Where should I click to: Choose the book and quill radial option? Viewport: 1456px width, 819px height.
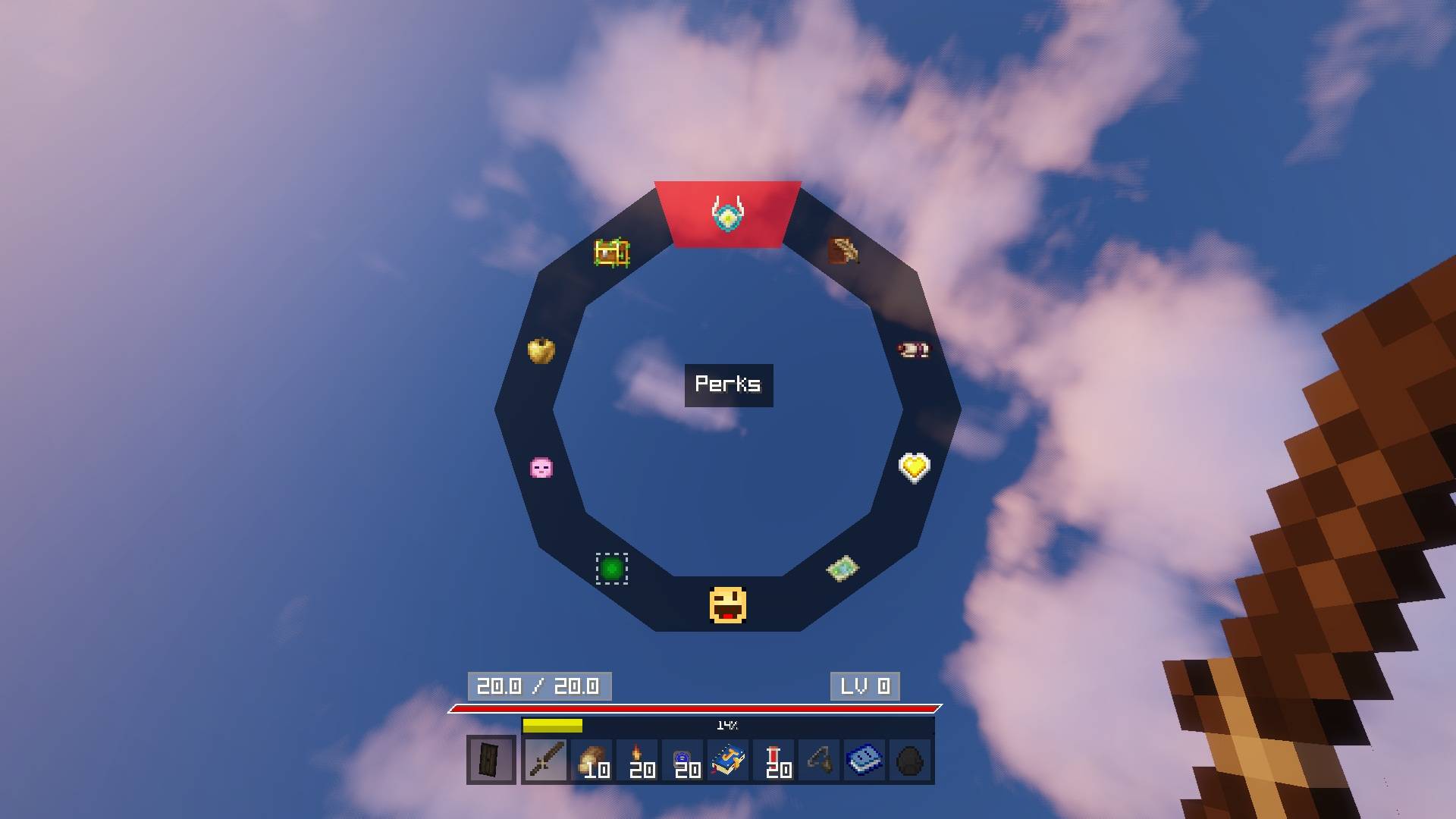click(x=843, y=251)
